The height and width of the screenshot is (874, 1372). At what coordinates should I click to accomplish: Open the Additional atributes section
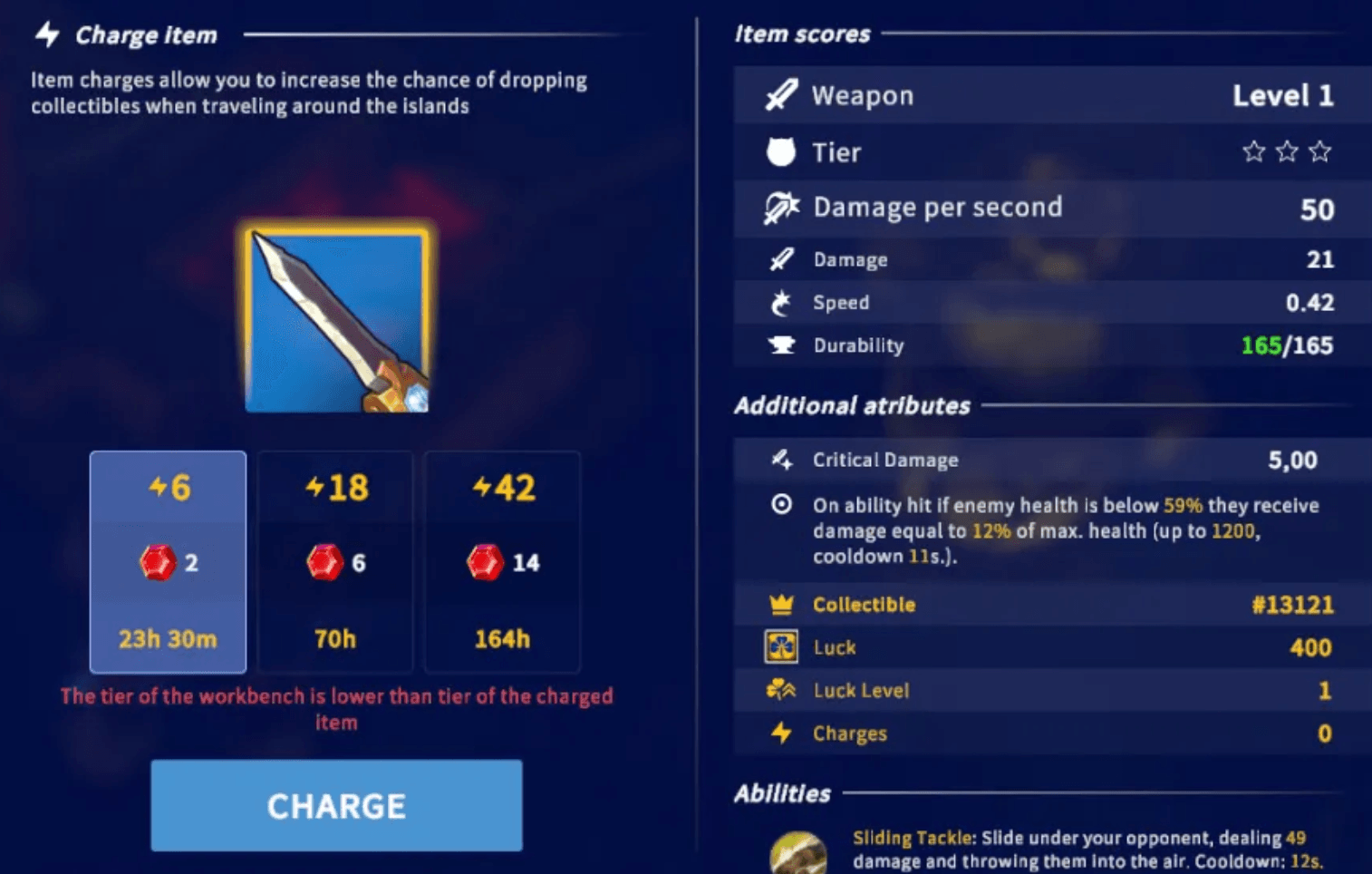[852, 405]
